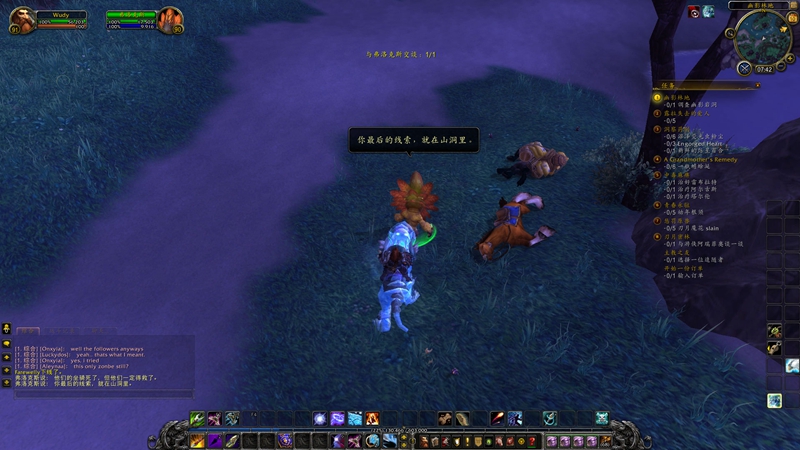
Task: Select the zone name banner above the minimap
Action: coord(762,5)
